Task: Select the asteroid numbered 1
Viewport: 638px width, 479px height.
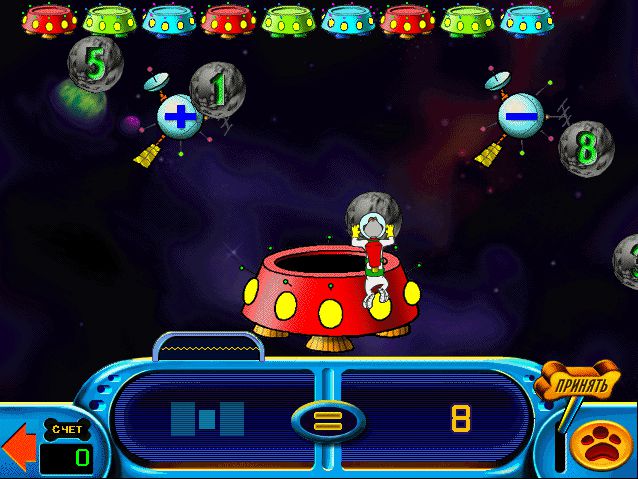Action: 218,89
